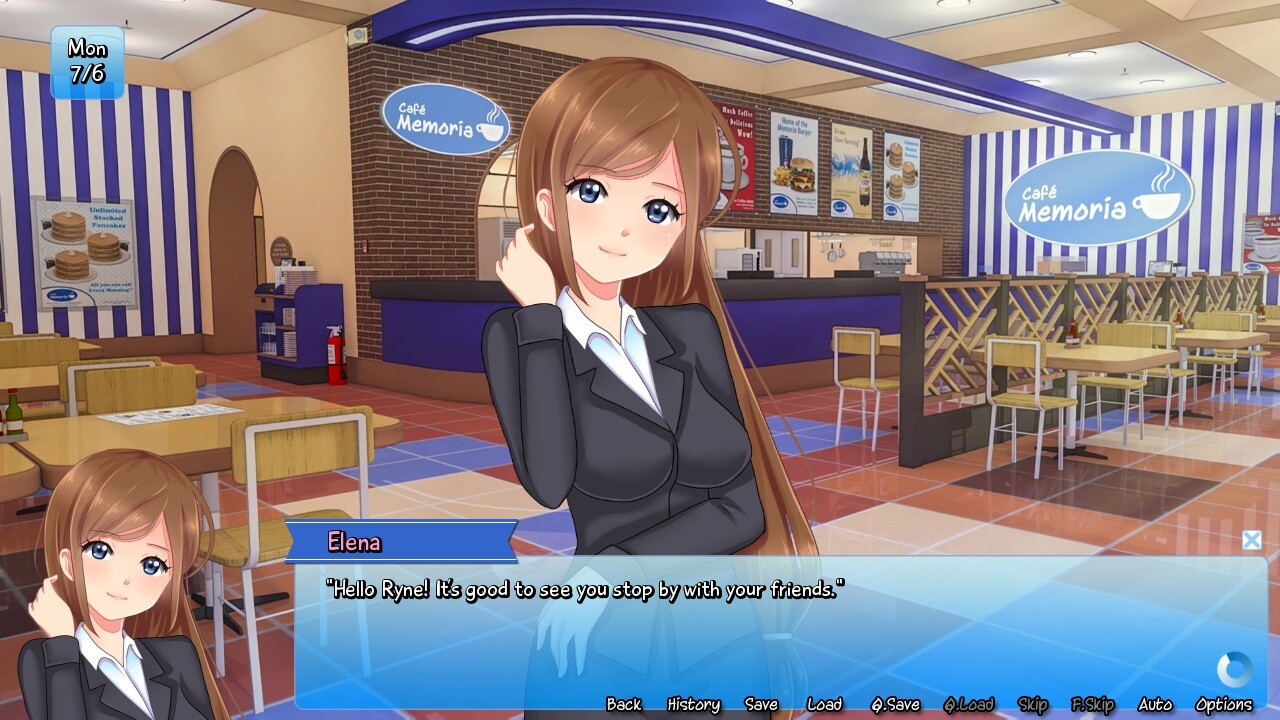Quick load with Q.Load

tap(969, 704)
